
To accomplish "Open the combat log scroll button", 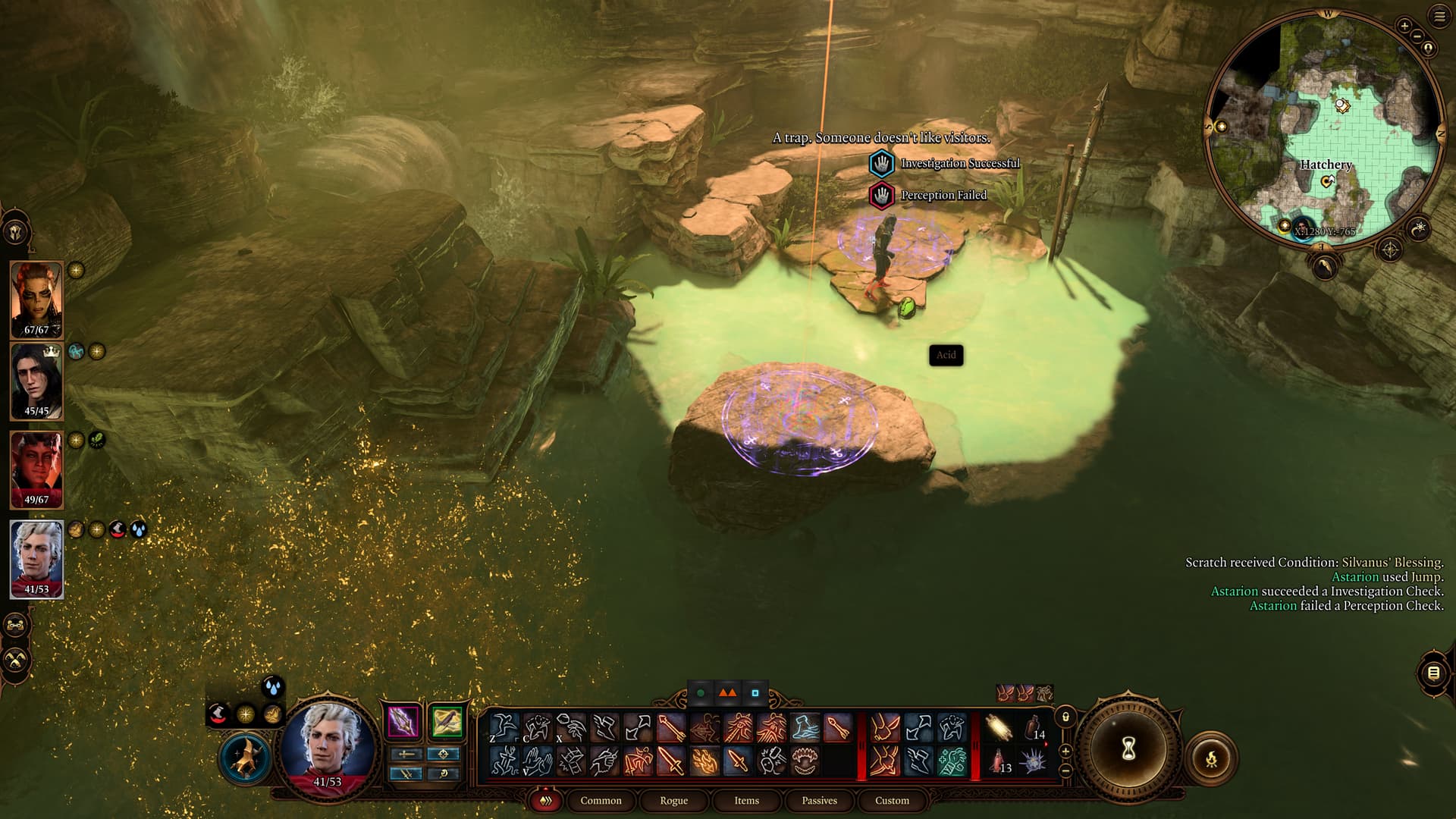I will point(1432,673).
